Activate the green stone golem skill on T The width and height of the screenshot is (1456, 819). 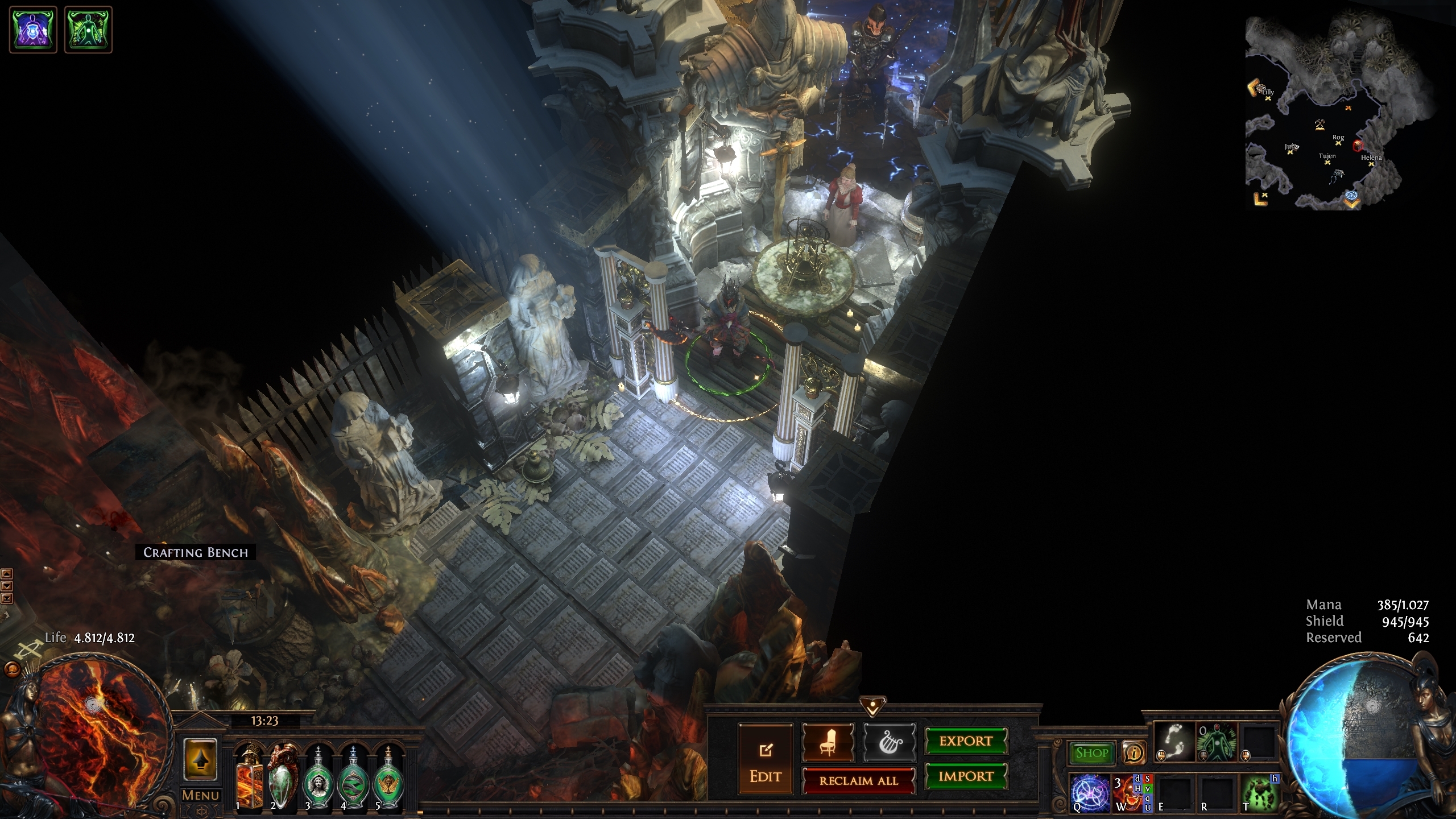coord(1259,792)
